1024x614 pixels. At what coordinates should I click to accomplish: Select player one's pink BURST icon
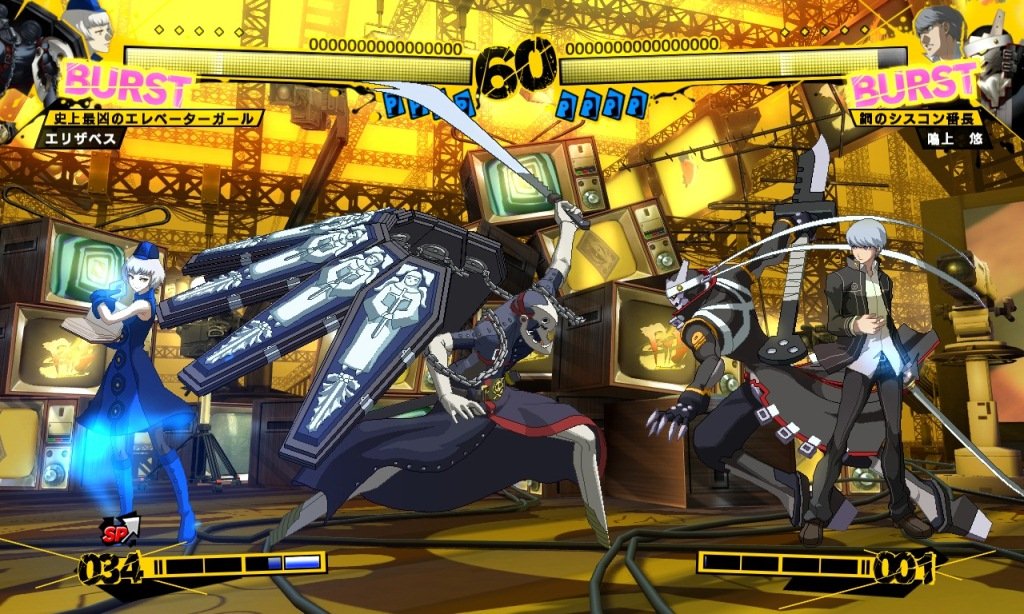point(127,85)
